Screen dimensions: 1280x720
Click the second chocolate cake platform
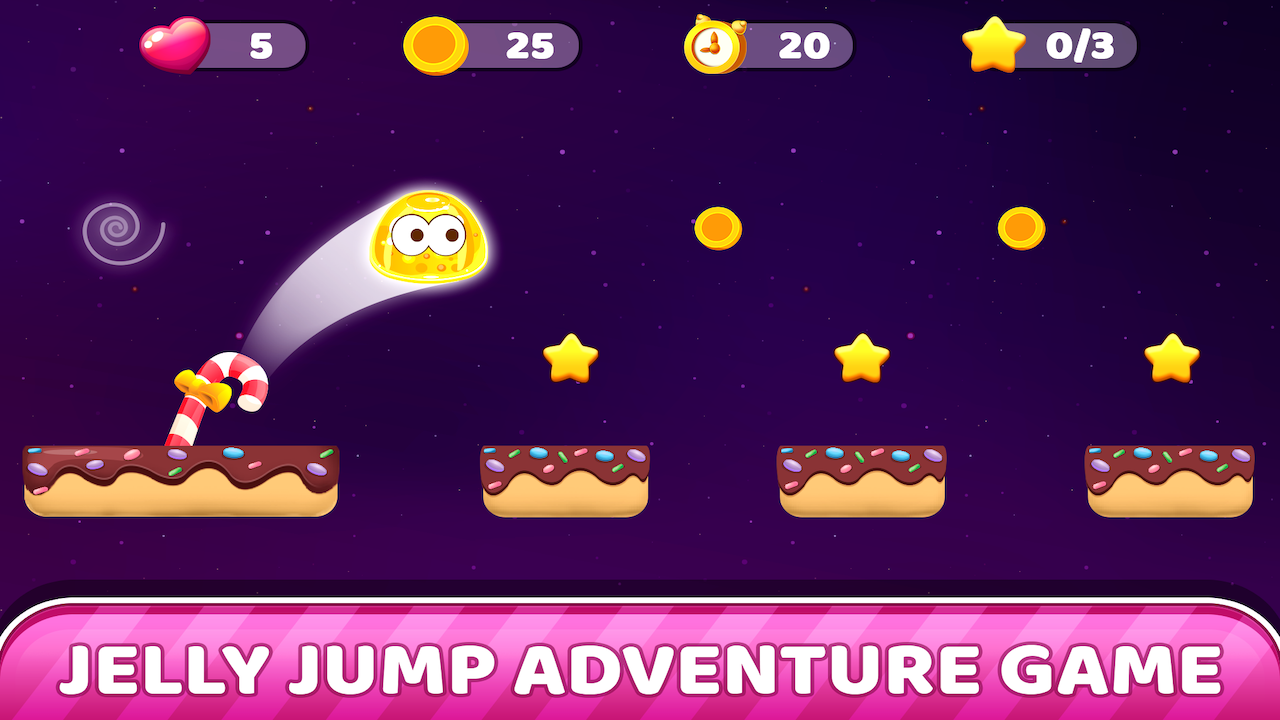click(x=565, y=480)
